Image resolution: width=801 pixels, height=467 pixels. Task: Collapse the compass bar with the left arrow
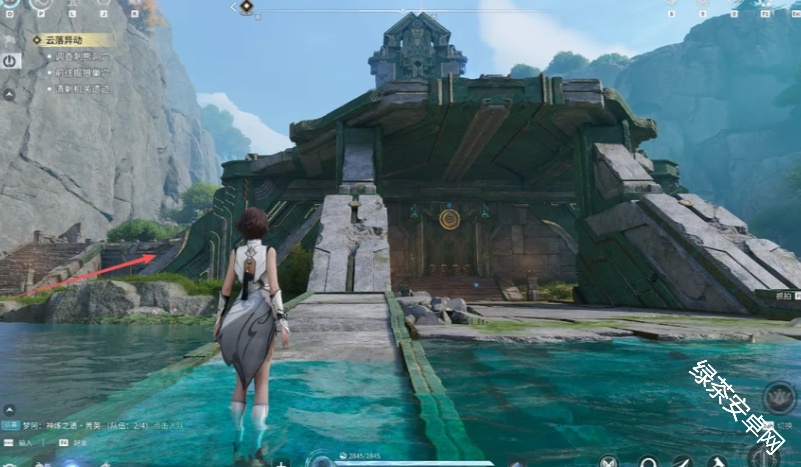click(233, 8)
